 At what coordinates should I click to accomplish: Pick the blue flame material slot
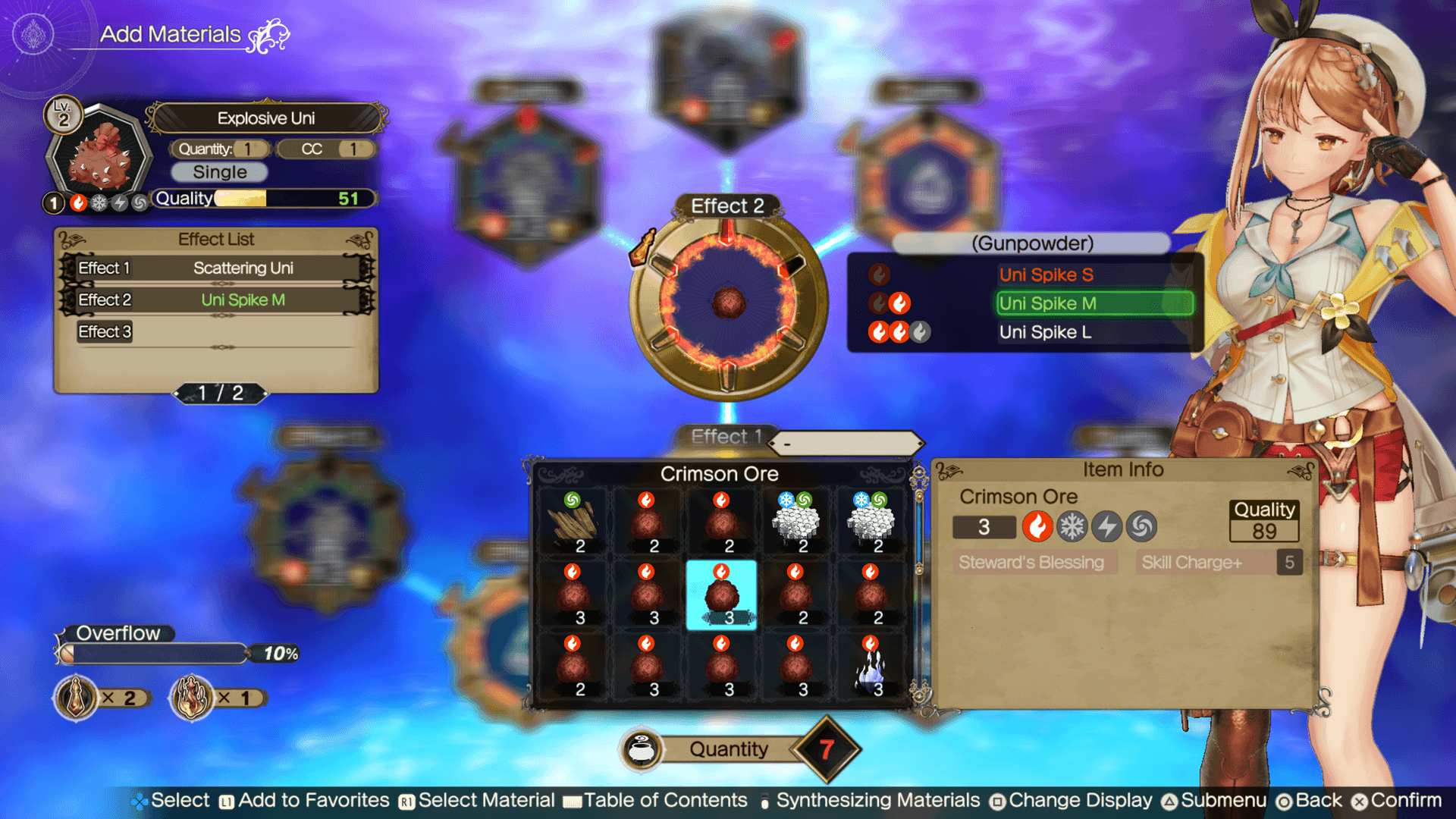pyautogui.click(x=871, y=667)
